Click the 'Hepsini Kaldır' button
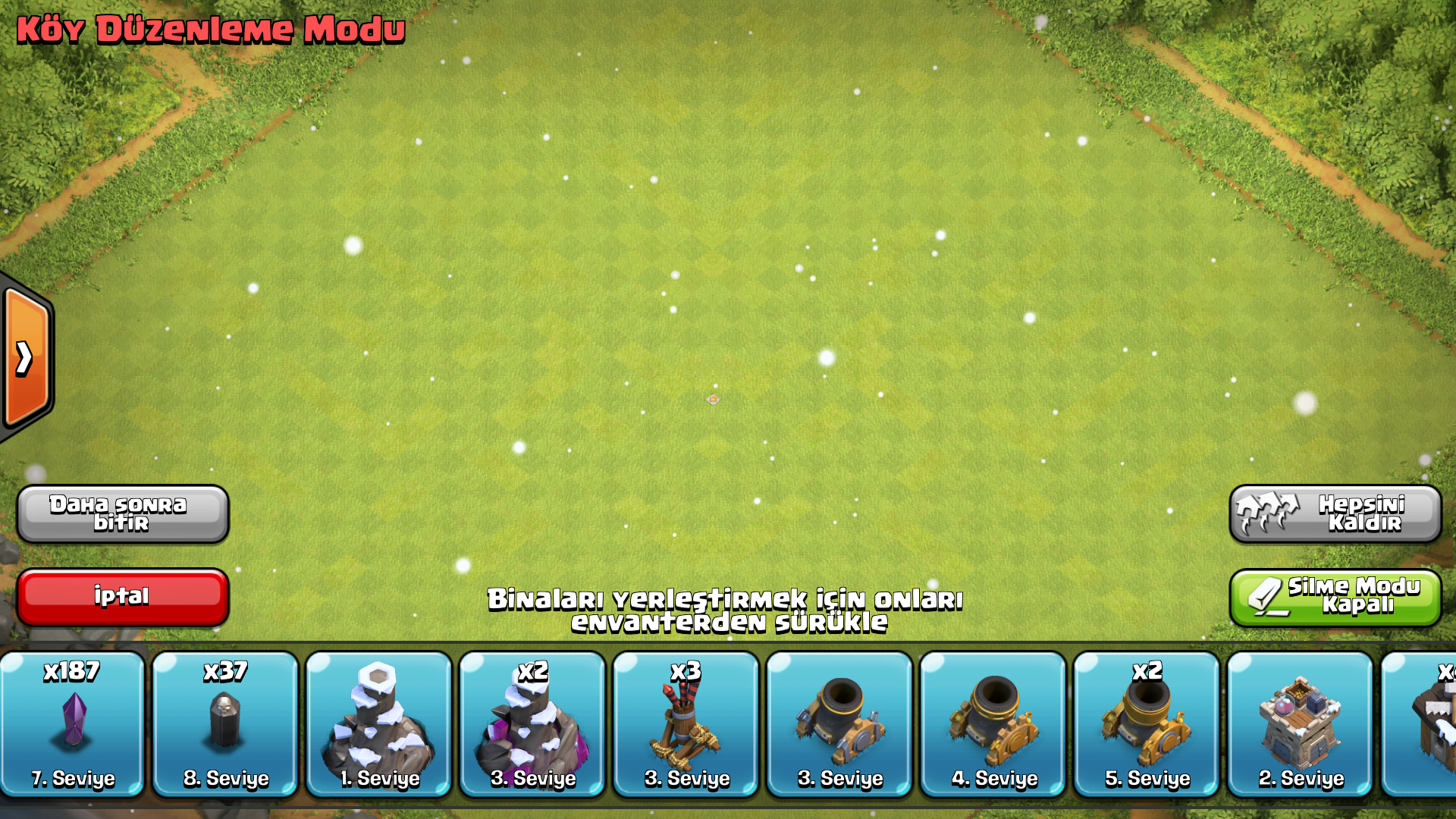The image size is (1456, 819). pyautogui.click(x=1335, y=513)
